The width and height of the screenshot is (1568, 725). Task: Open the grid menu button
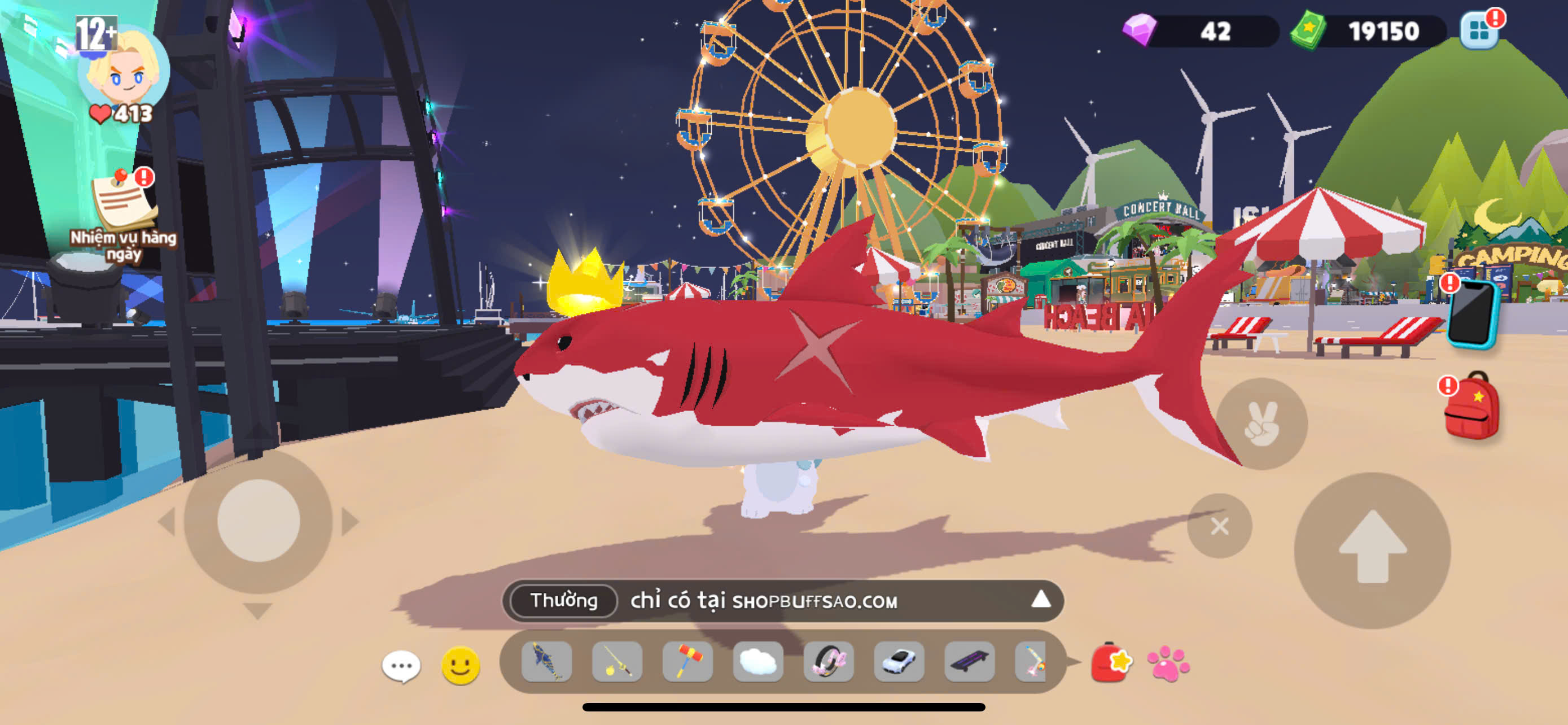coord(1479,30)
